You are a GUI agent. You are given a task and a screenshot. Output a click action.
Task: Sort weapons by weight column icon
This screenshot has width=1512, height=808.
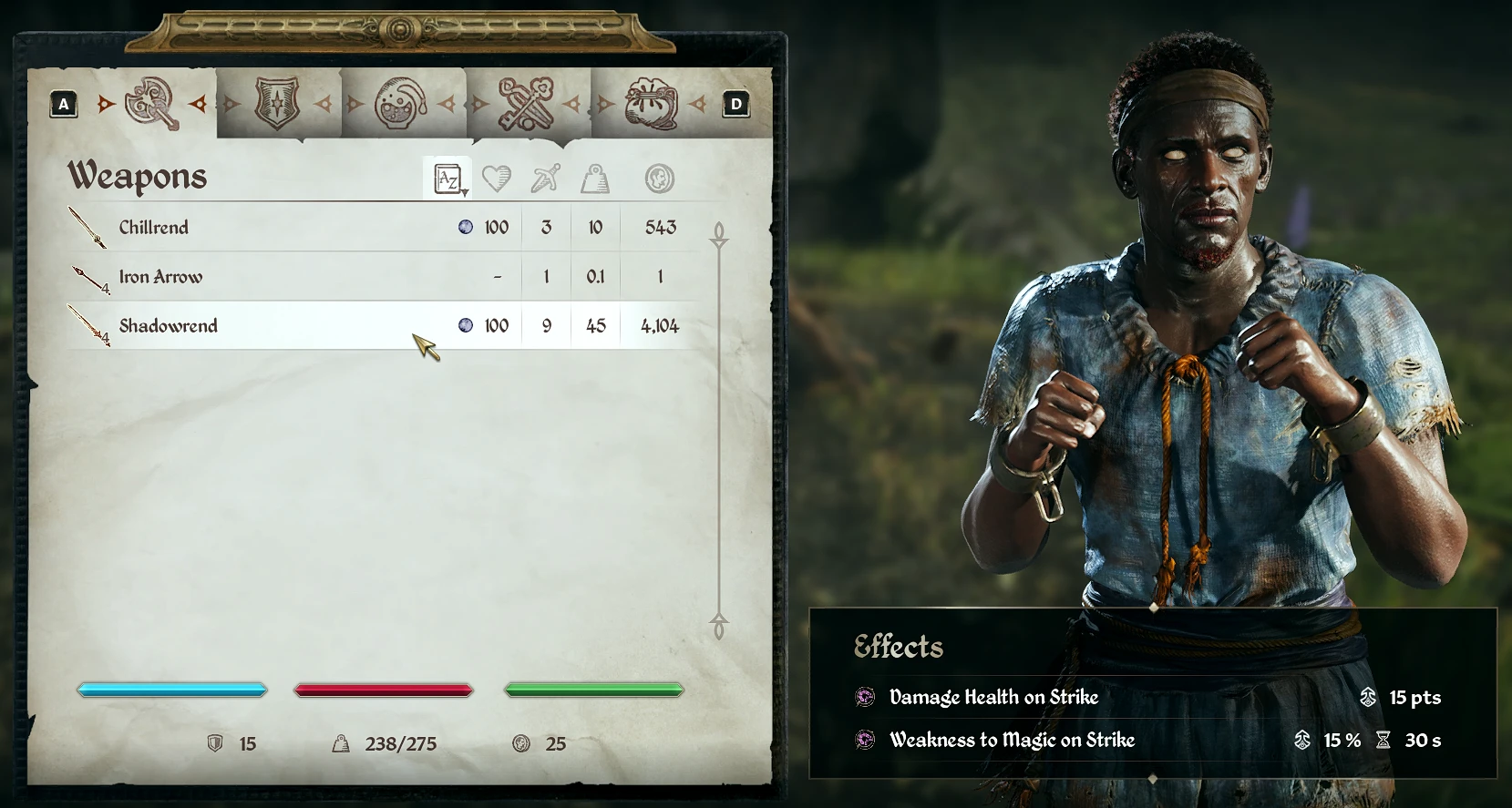(595, 179)
